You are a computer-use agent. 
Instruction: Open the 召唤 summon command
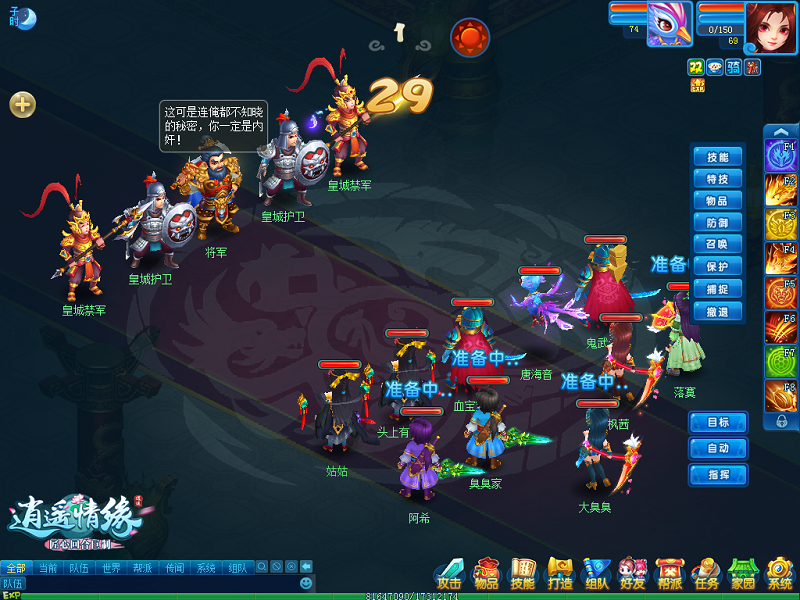(x=717, y=245)
